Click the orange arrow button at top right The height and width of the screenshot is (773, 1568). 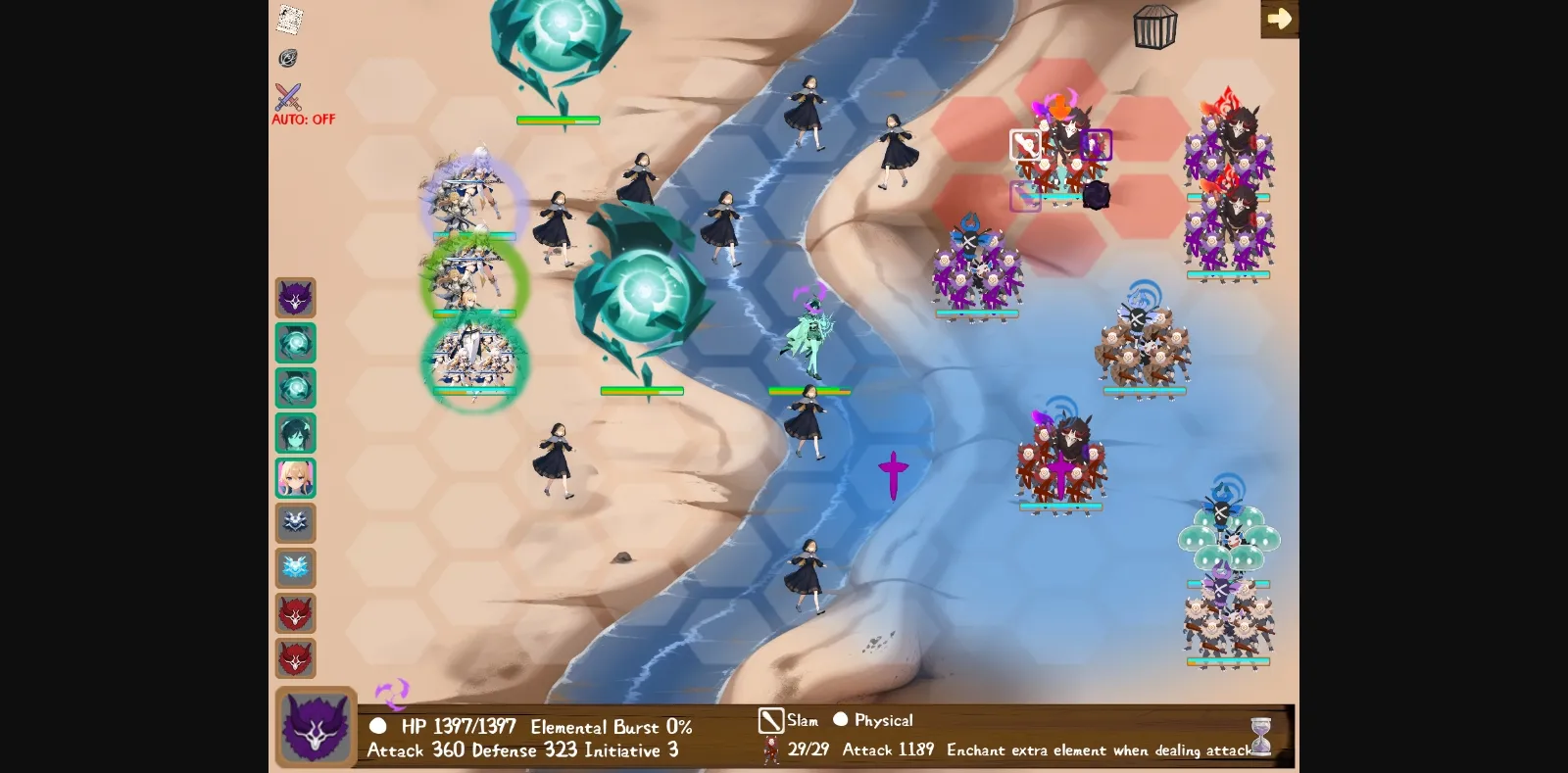pos(1280,18)
